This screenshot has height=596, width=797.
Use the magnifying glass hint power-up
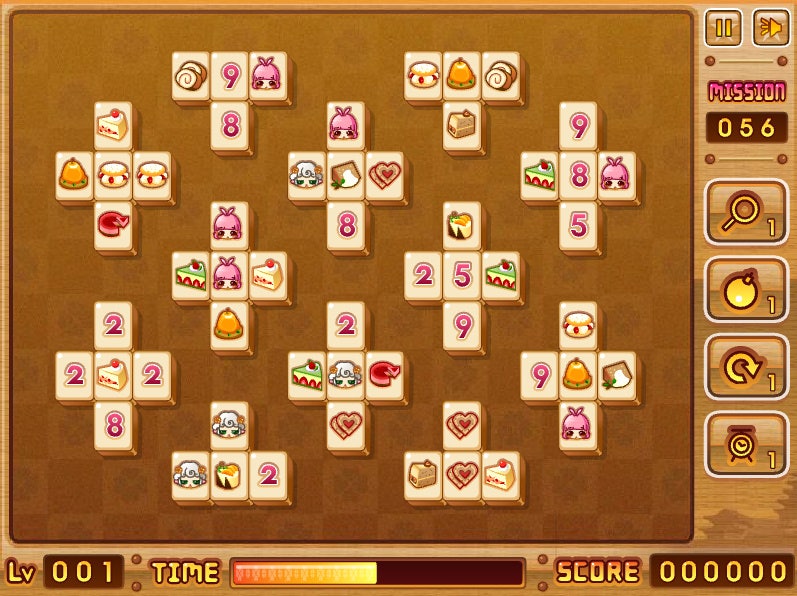coord(745,213)
